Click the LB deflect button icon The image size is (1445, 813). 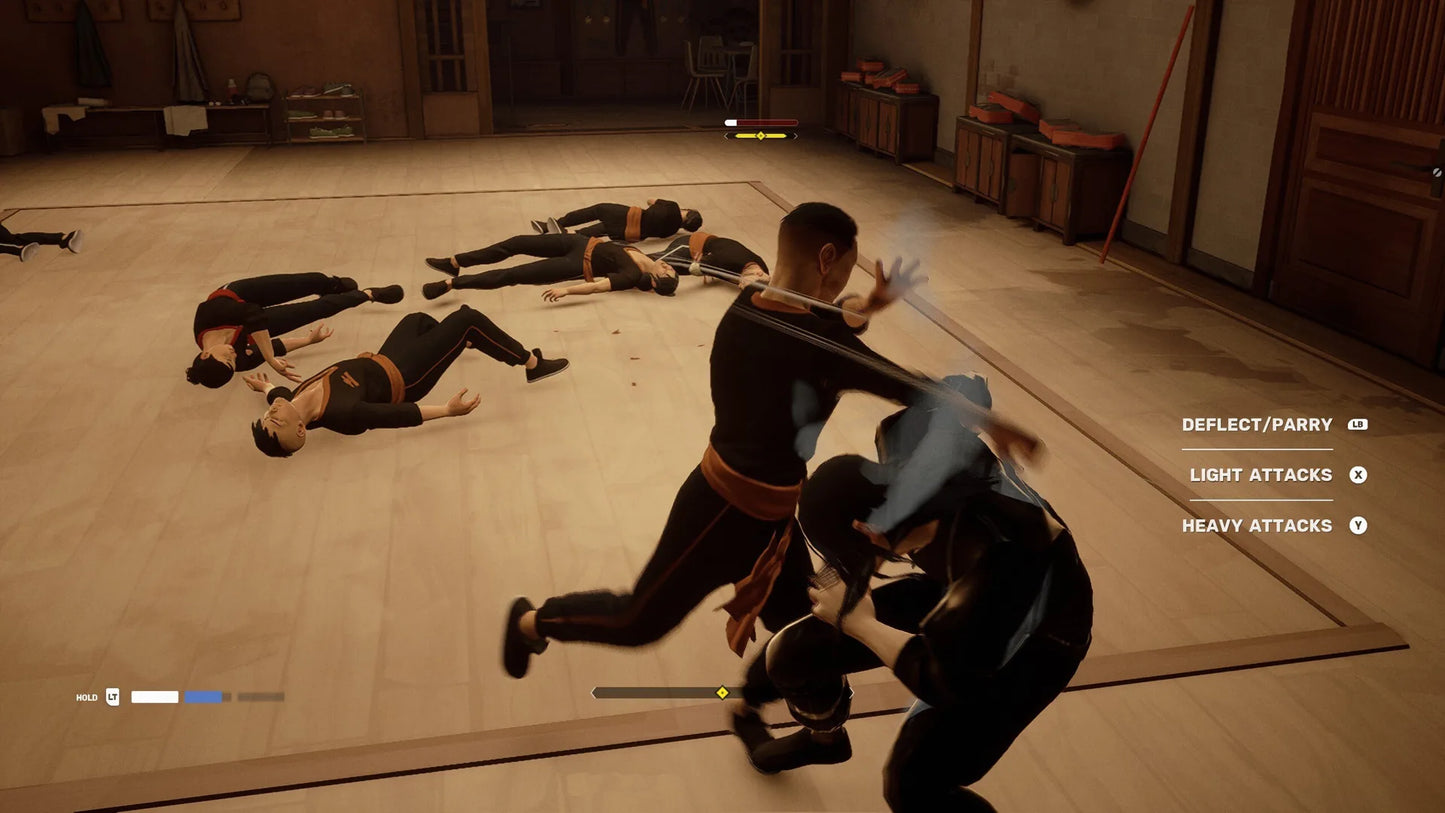pyautogui.click(x=1358, y=423)
